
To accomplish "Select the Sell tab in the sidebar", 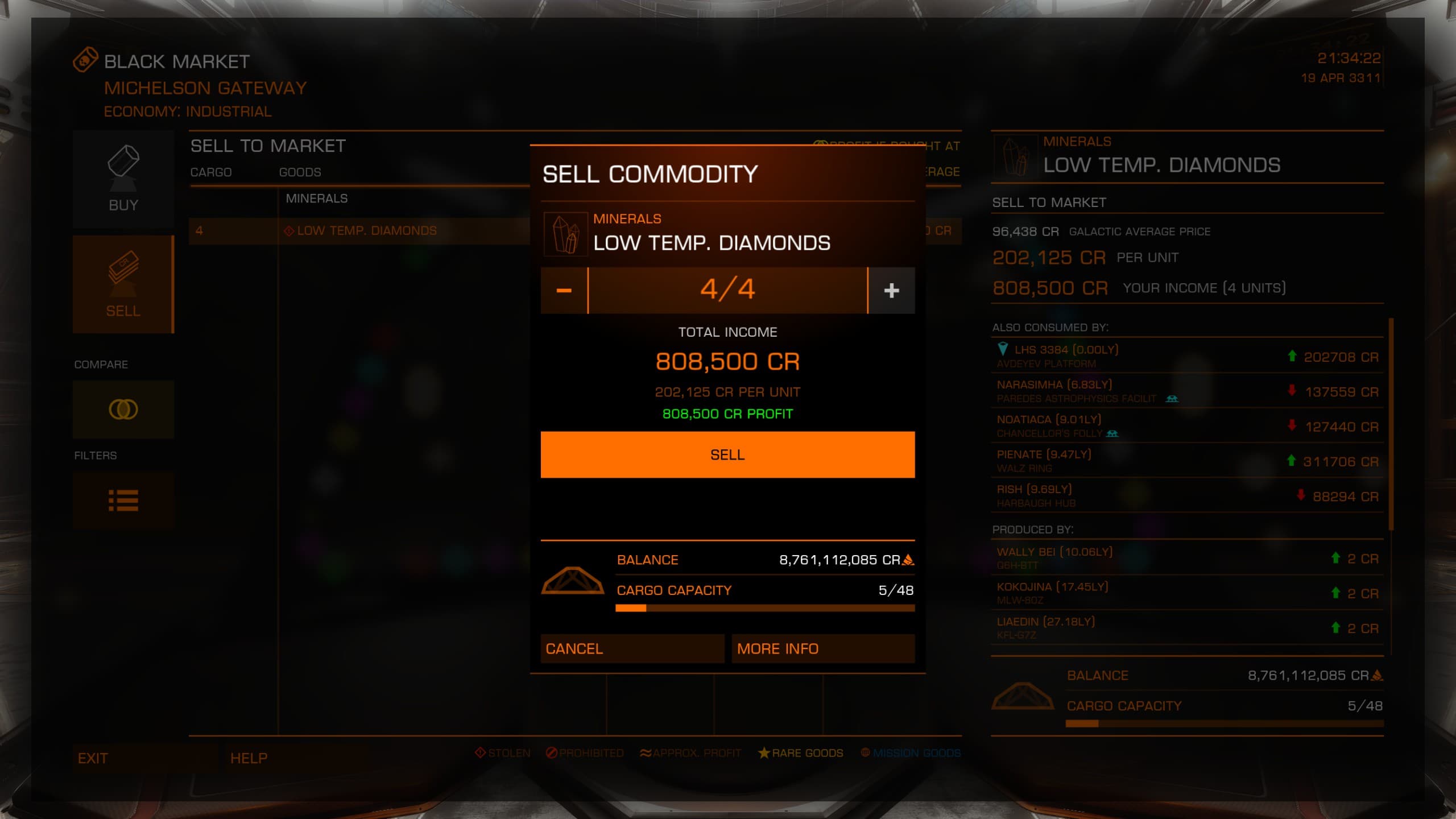I will pyautogui.click(x=123, y=284).
